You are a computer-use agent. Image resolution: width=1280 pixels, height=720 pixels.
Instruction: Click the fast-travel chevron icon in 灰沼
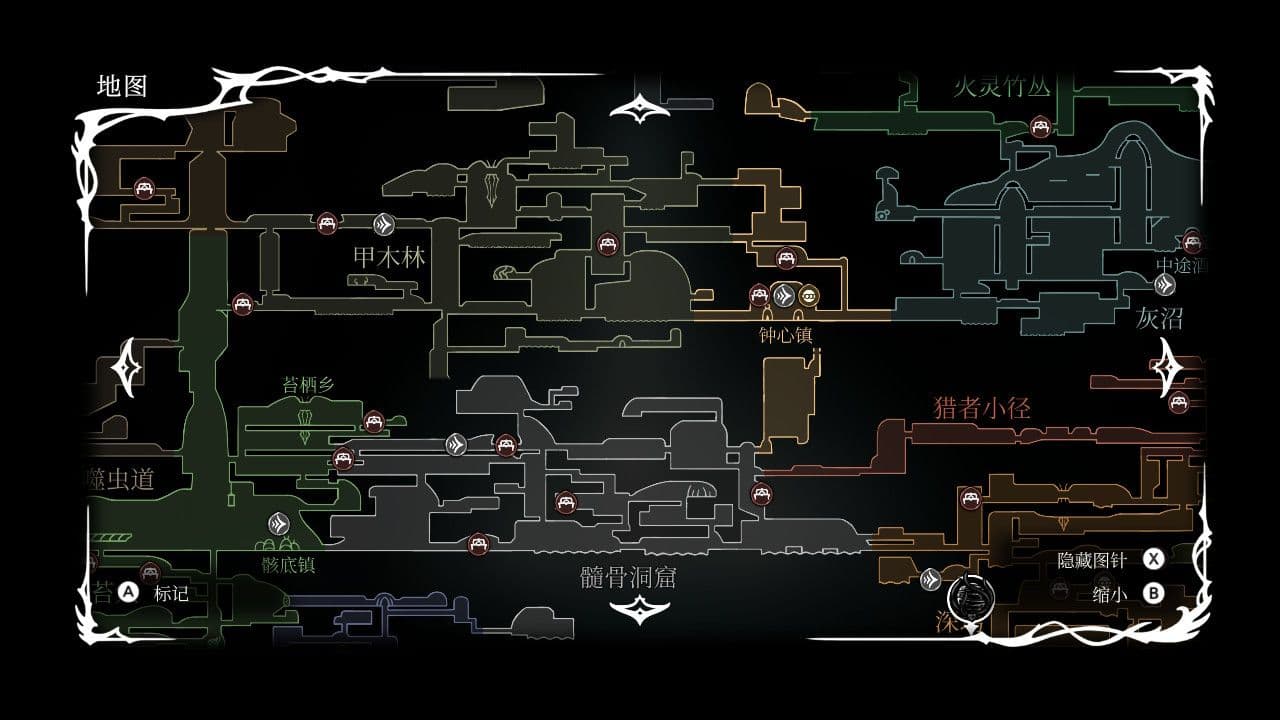point(1164,284)
